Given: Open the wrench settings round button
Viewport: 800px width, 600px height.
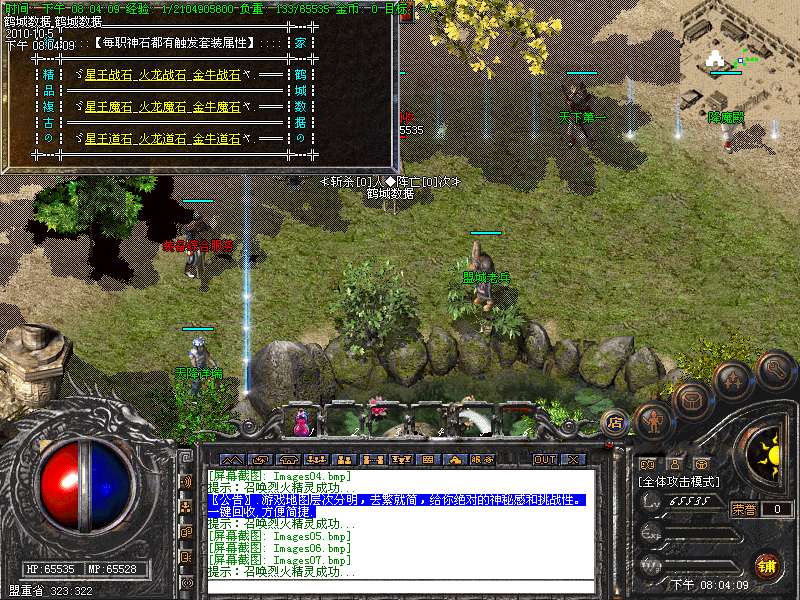Looking at the screenshot, I should click(775, 369).
